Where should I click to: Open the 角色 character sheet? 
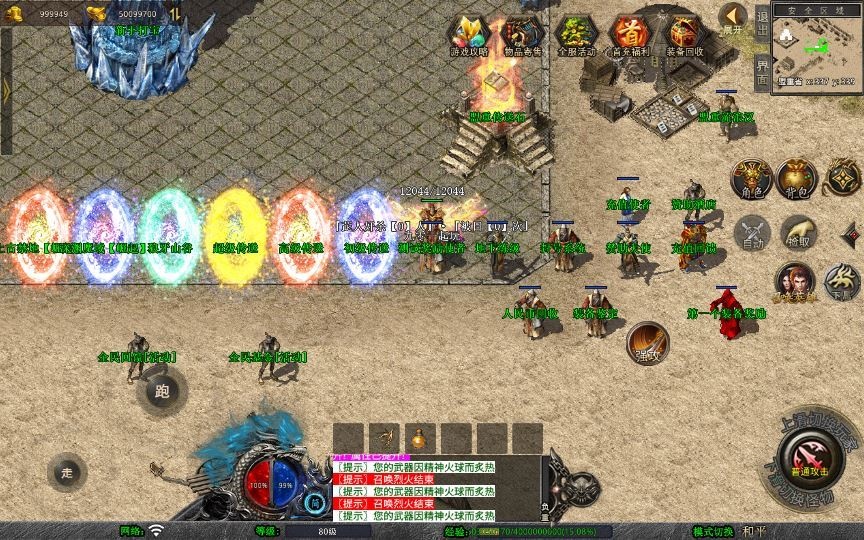(750, 178)
